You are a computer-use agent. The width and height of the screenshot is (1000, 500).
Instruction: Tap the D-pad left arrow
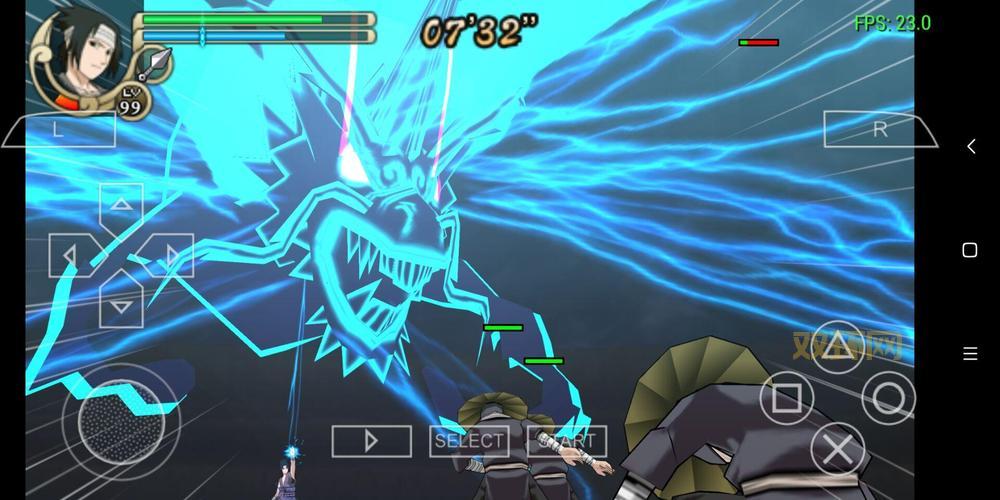[71, 255]
